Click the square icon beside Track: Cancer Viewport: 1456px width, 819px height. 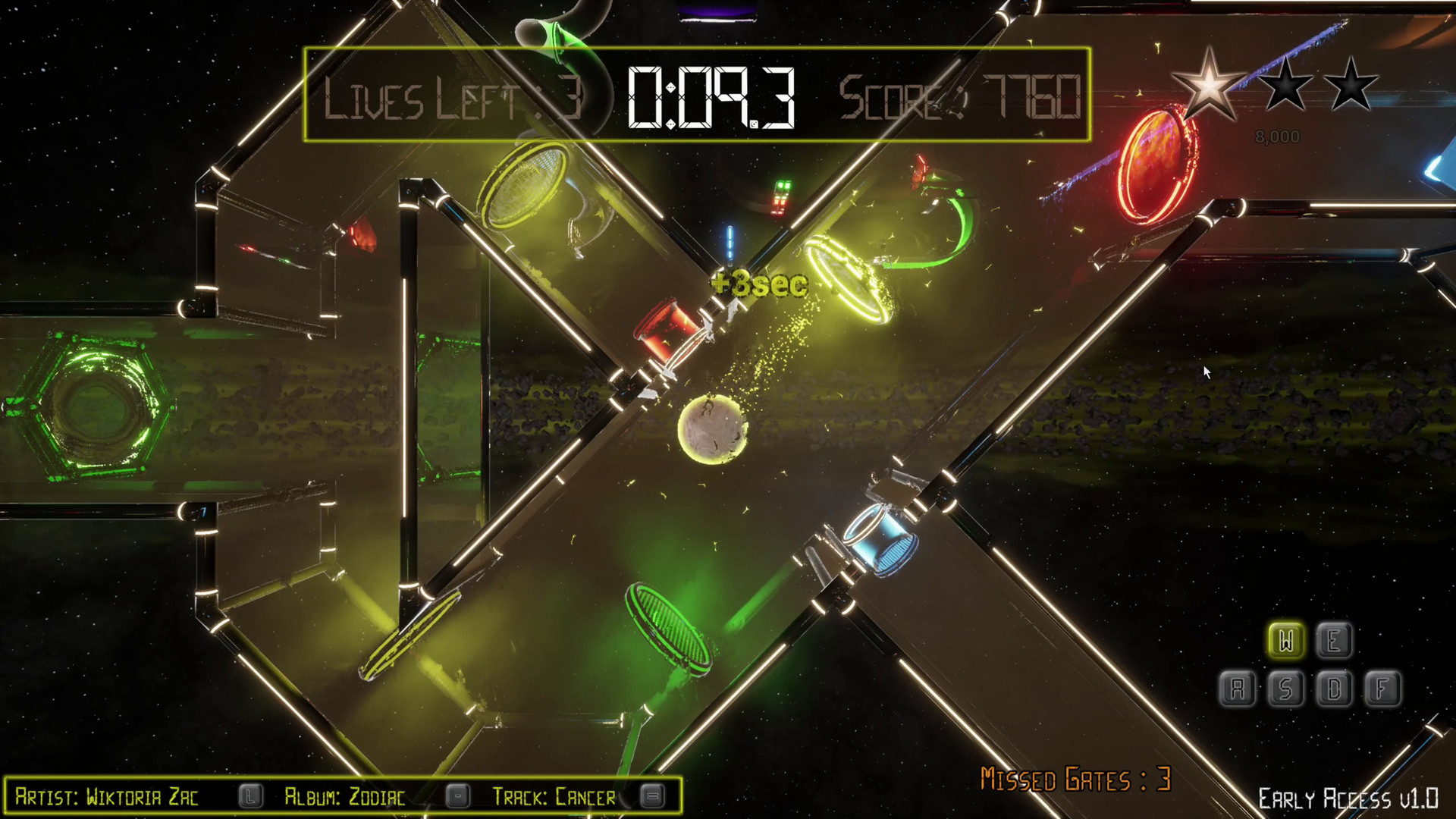pos(649,797)
